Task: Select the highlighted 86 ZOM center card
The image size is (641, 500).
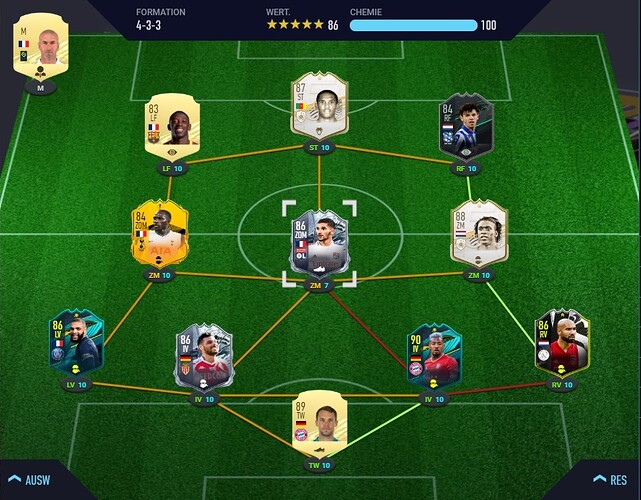Action: [x=319, y=241]
